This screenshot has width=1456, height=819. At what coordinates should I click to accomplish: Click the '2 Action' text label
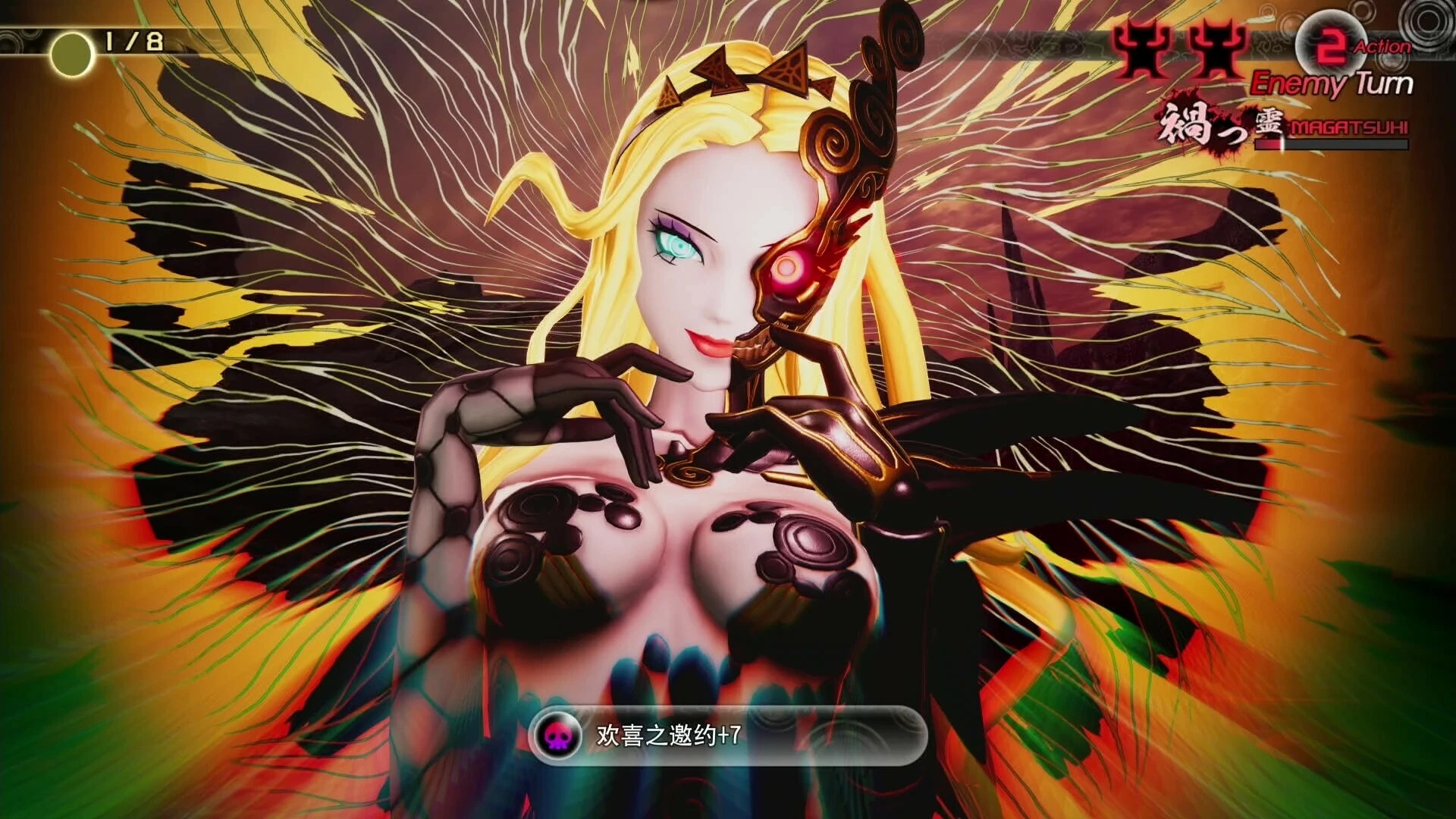coord(1382,46)
